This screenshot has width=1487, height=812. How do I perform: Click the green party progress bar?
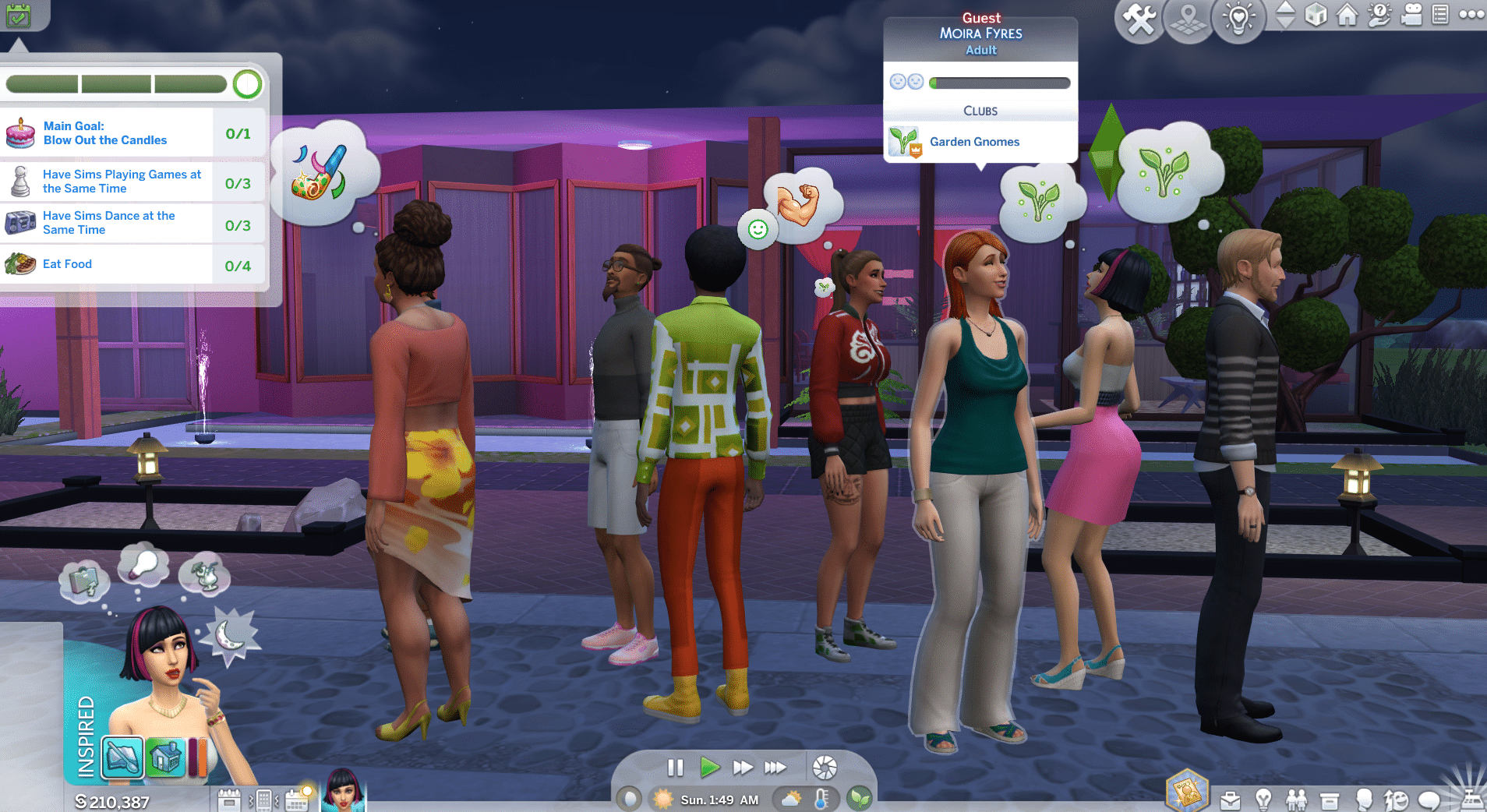(x=117, y=82)
